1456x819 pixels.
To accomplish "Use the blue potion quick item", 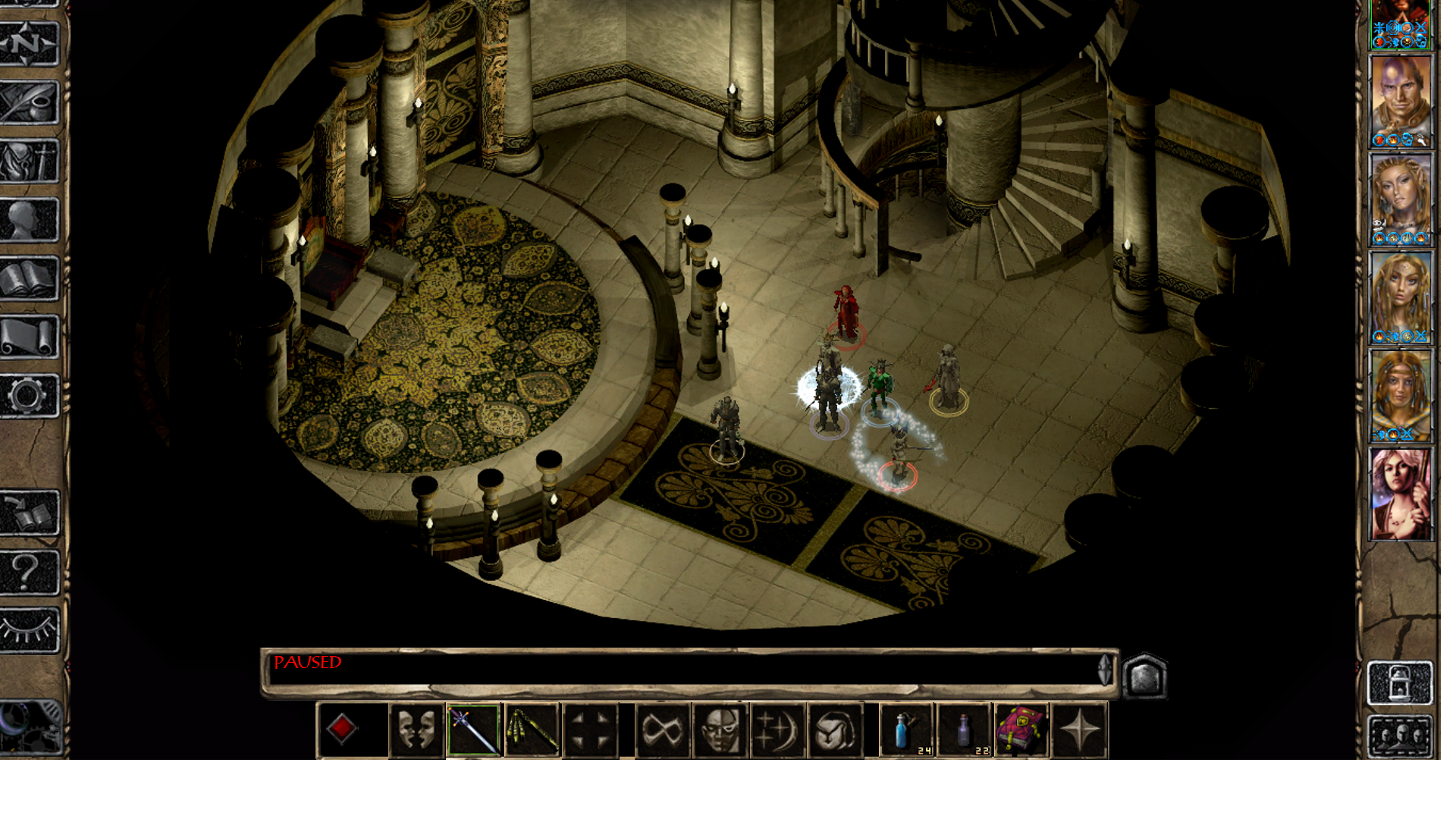I will (x=905, y=730).
